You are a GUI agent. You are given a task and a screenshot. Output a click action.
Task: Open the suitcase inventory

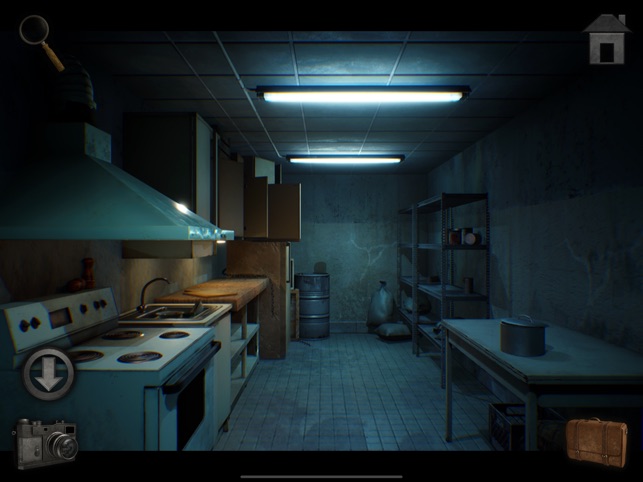tap(597, 443)
